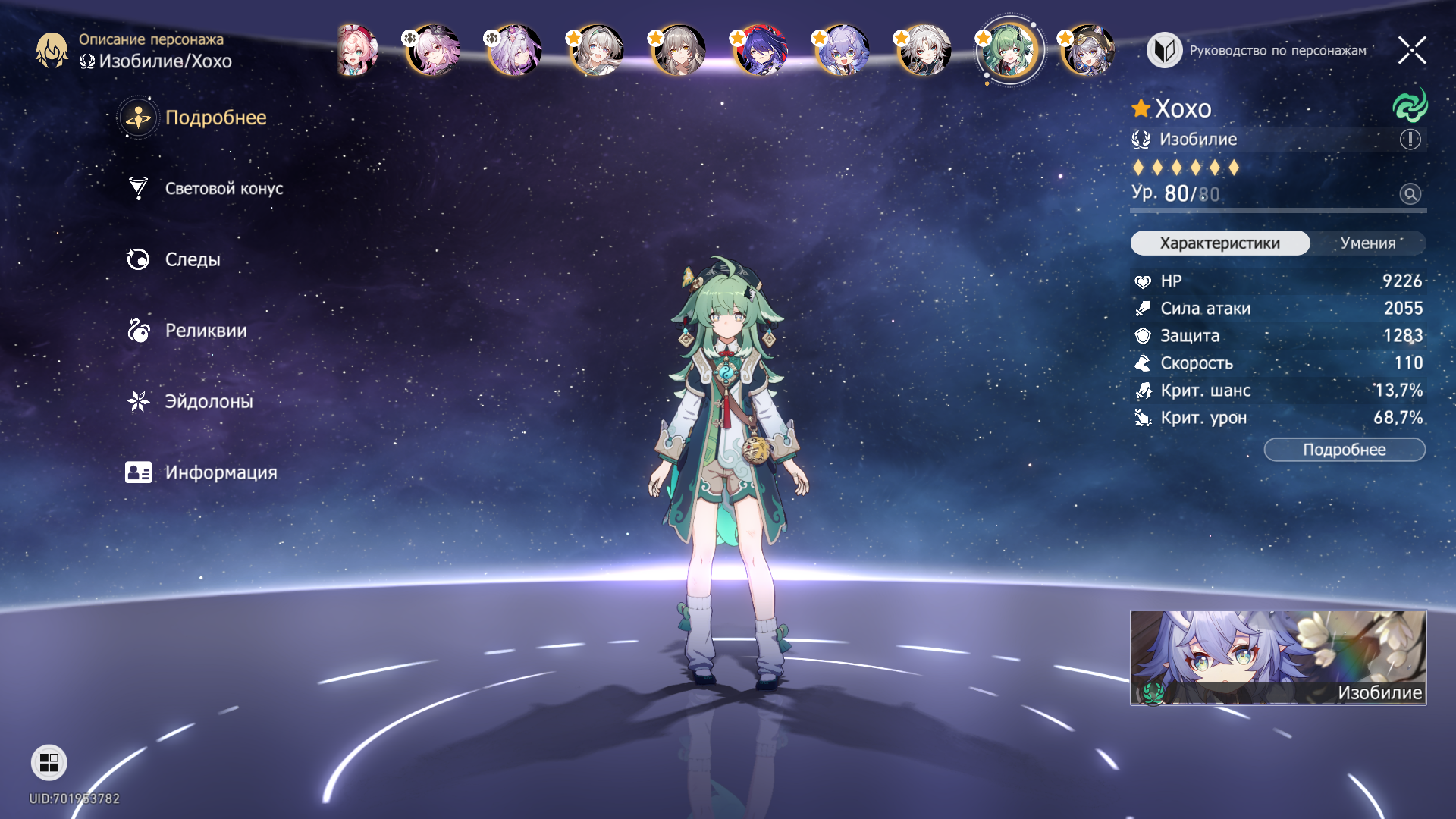Show the Информация character info
1456x819 pixels.
(220, 472)
